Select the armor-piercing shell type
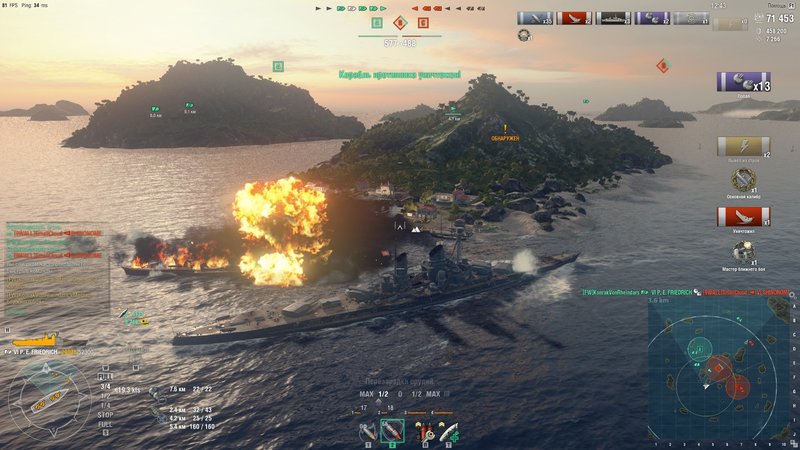 pyautogui.click(x=393, y=430)
